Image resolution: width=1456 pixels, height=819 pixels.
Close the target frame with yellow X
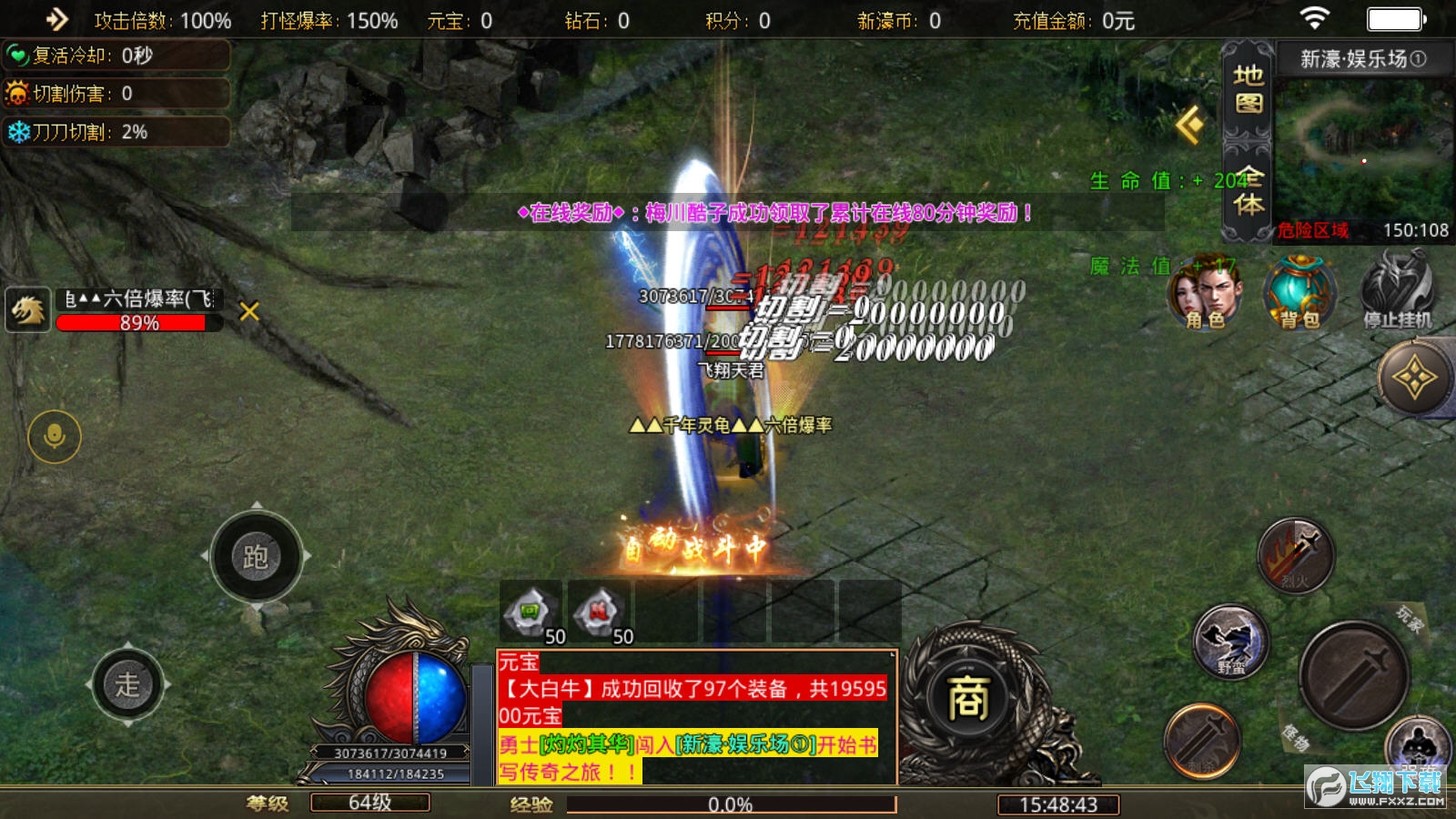click(x=248, y=312)
